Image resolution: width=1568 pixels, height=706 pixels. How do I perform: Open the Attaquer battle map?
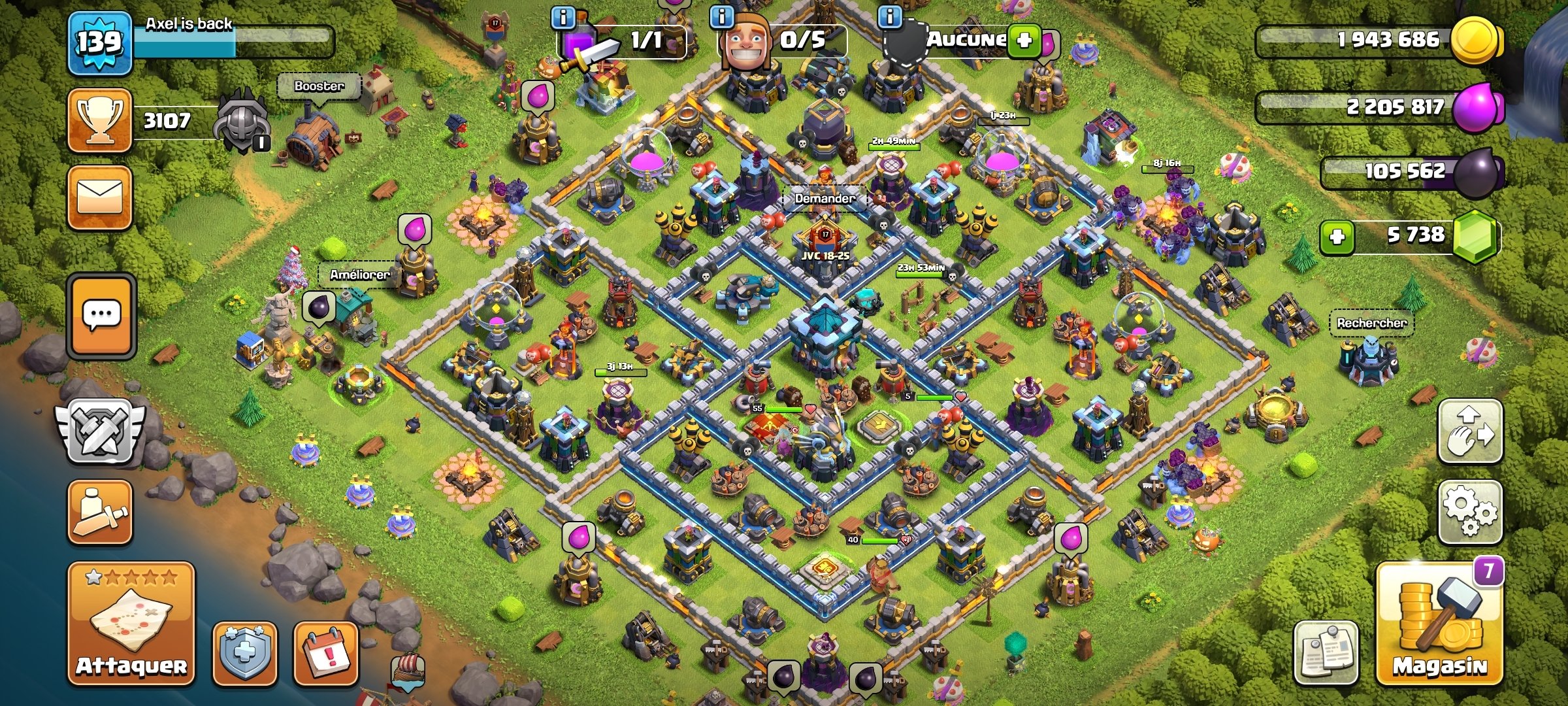coord(131,622)
